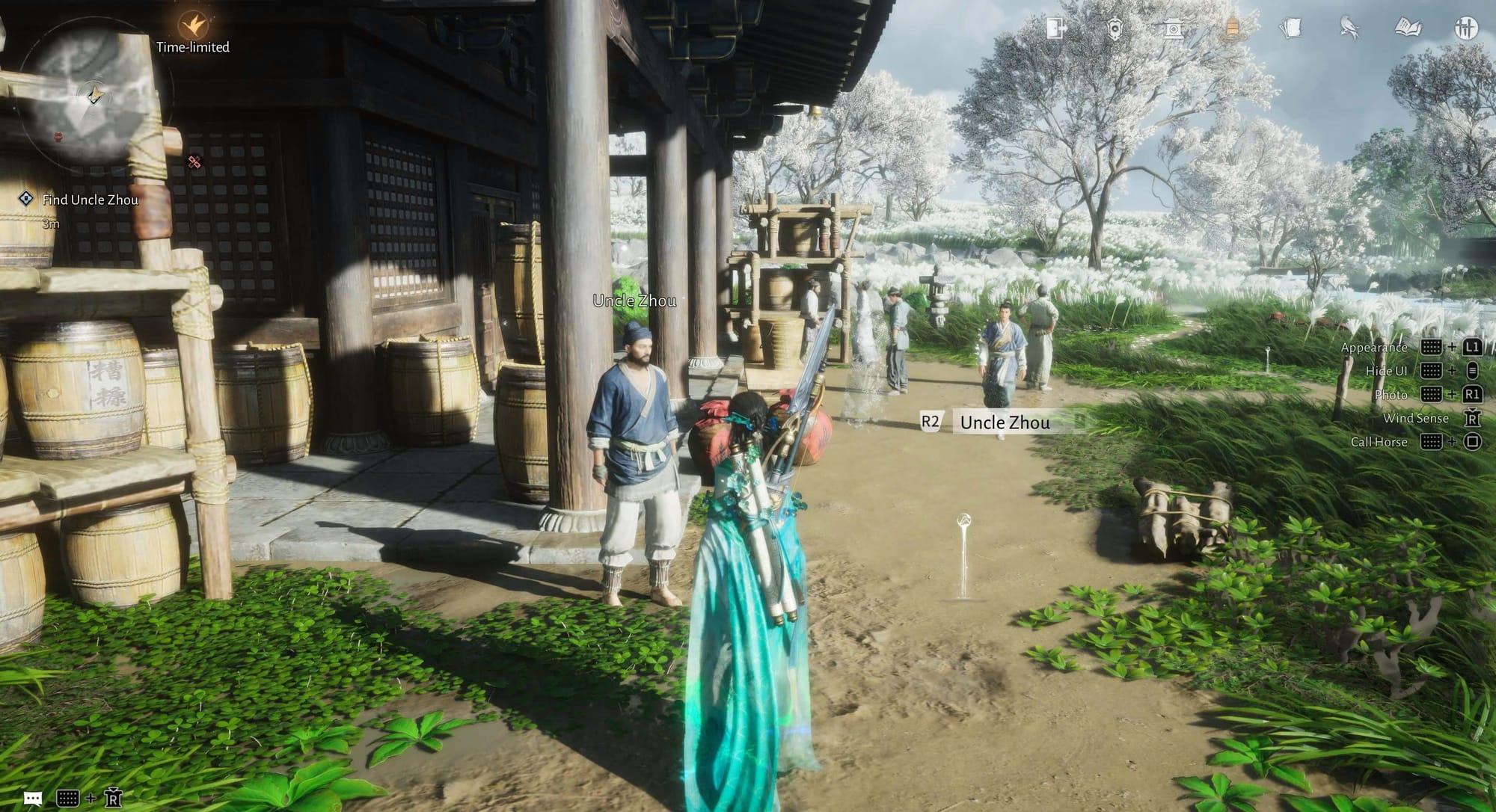
Task: Open the shield emblem icon
Action: click(x=1115, y=28)
